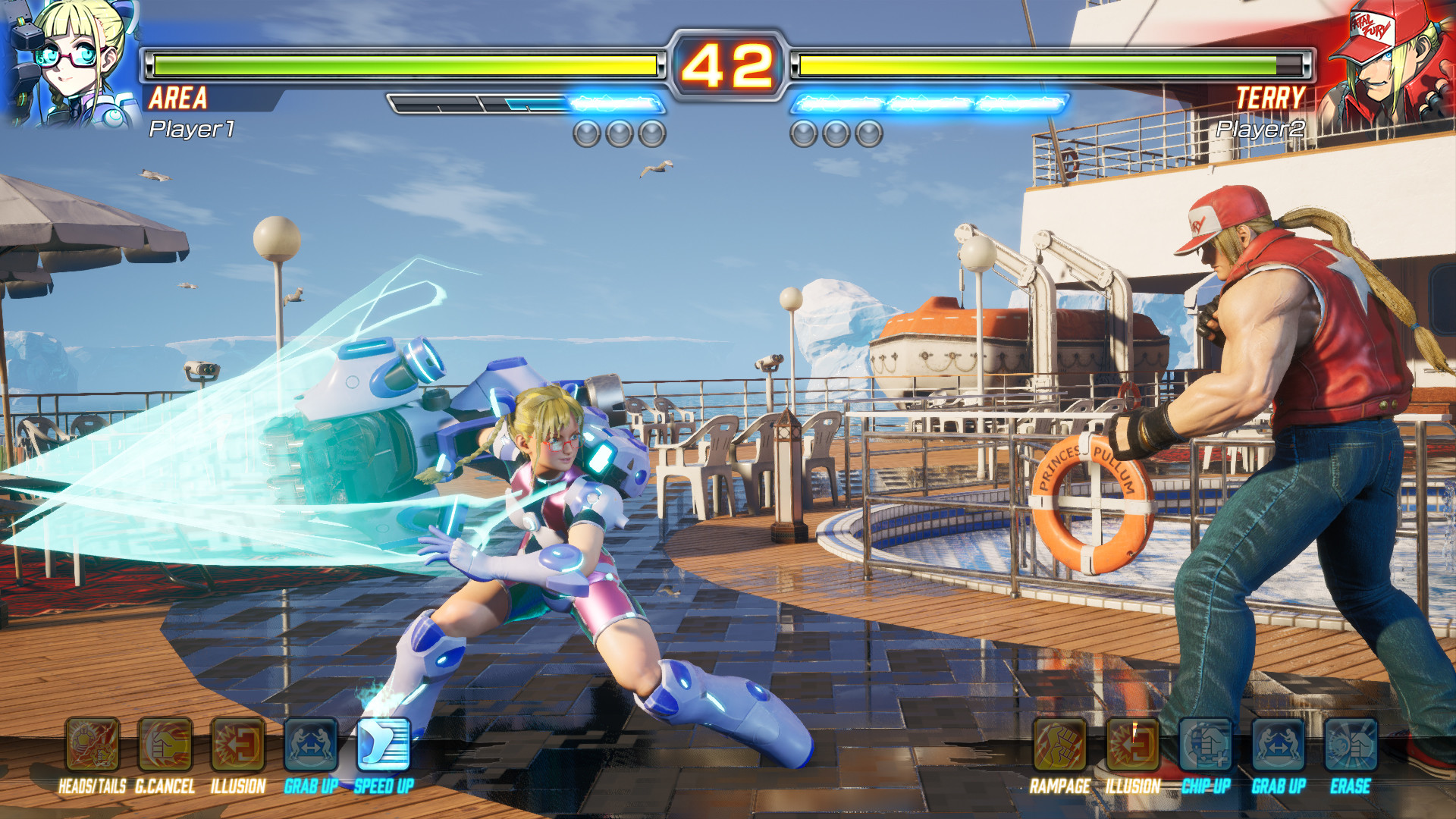
Task: Click the AREA name text
Action: [x=178, y=99]
